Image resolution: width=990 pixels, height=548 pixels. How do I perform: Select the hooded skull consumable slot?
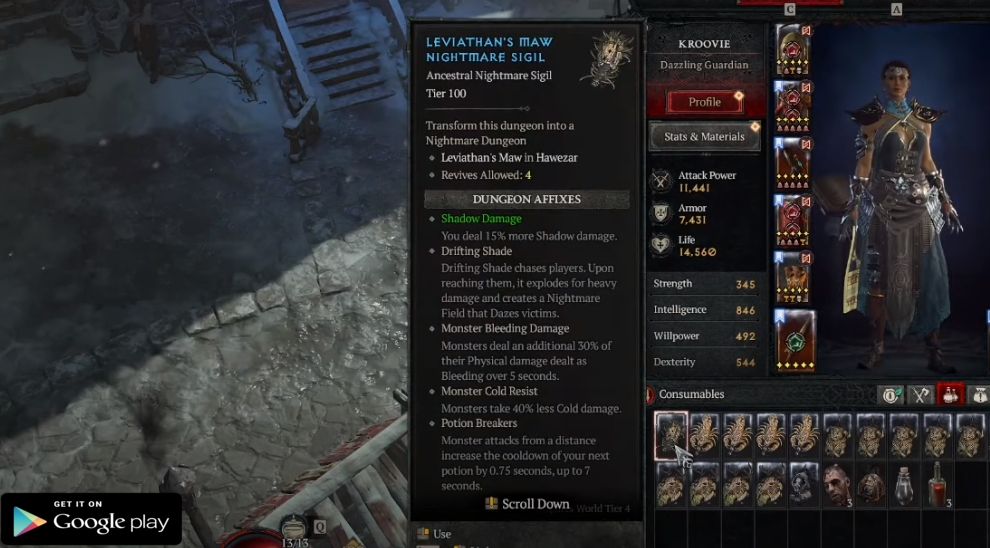tap(804, 485)
